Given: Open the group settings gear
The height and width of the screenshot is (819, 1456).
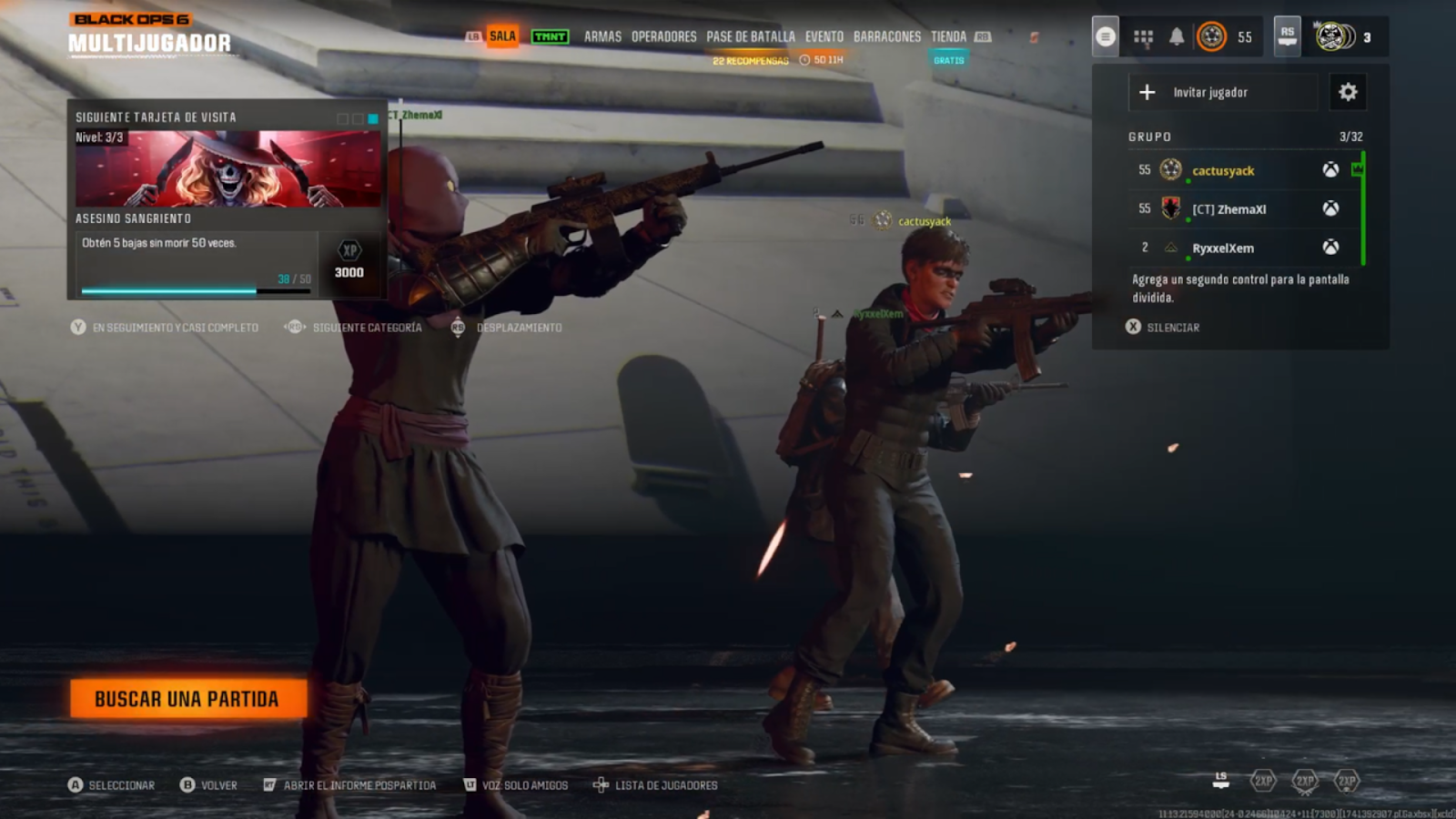Looking at the screenshot, I should tap(1348, 92).
